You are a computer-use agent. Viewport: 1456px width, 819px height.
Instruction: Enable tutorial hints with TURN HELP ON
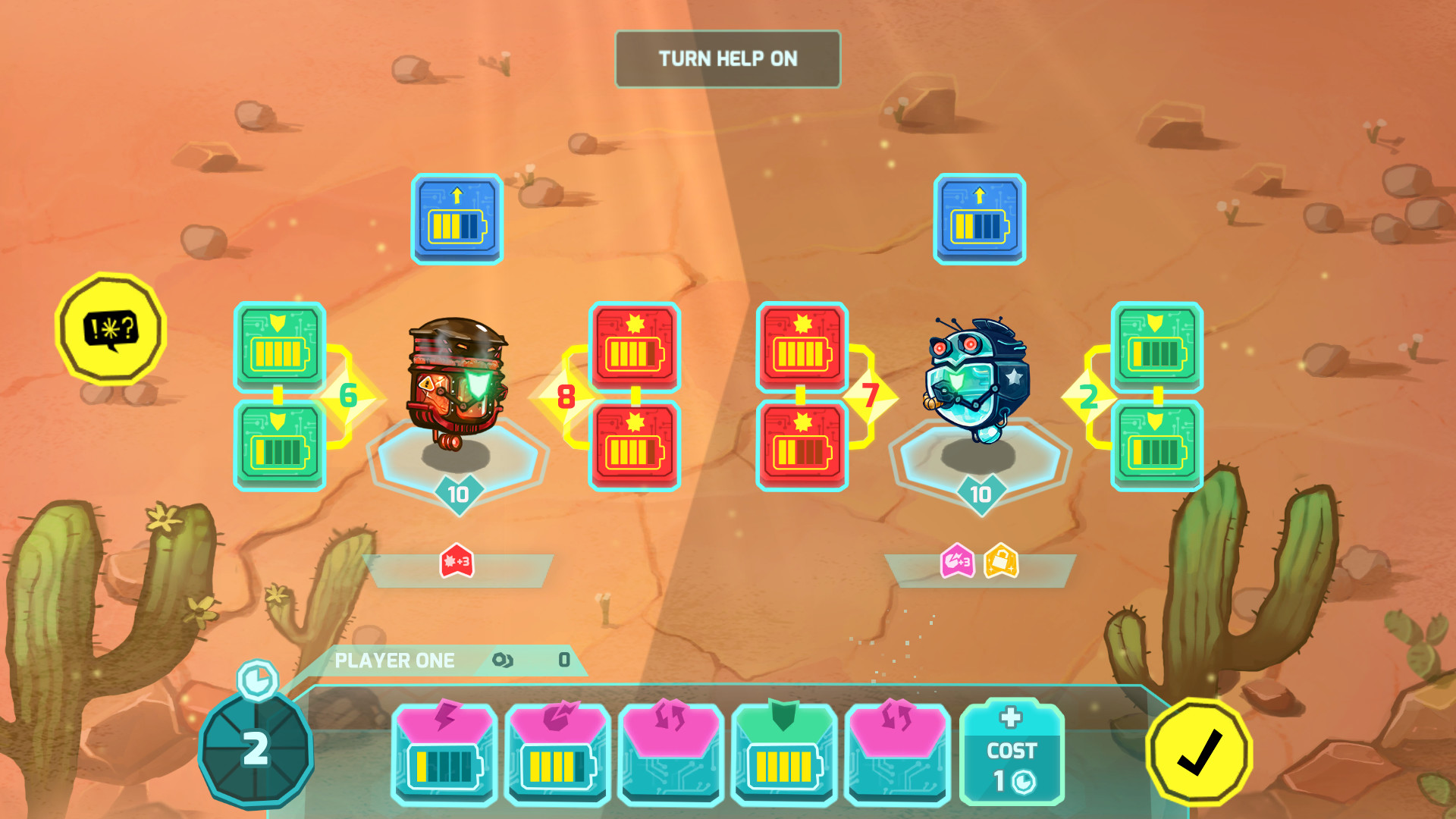[x=727, y=58]
